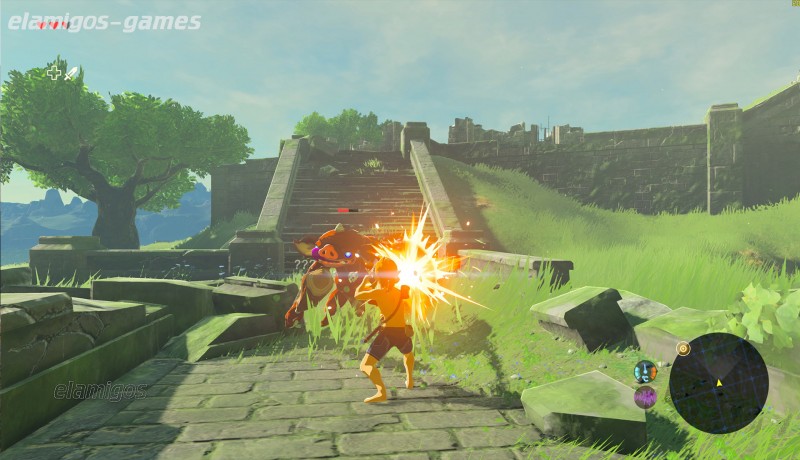This screenshot has height=460, width=800.
Task: Select the orange target marker on minimap edge
Action: click(x=683, y=349)
